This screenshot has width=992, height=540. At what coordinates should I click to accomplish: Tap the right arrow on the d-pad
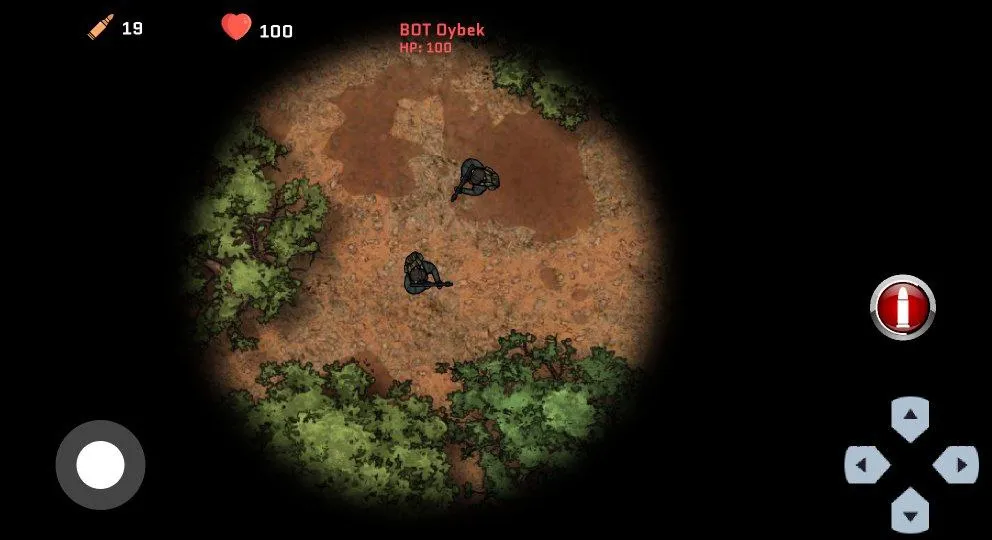coord(955,465)
